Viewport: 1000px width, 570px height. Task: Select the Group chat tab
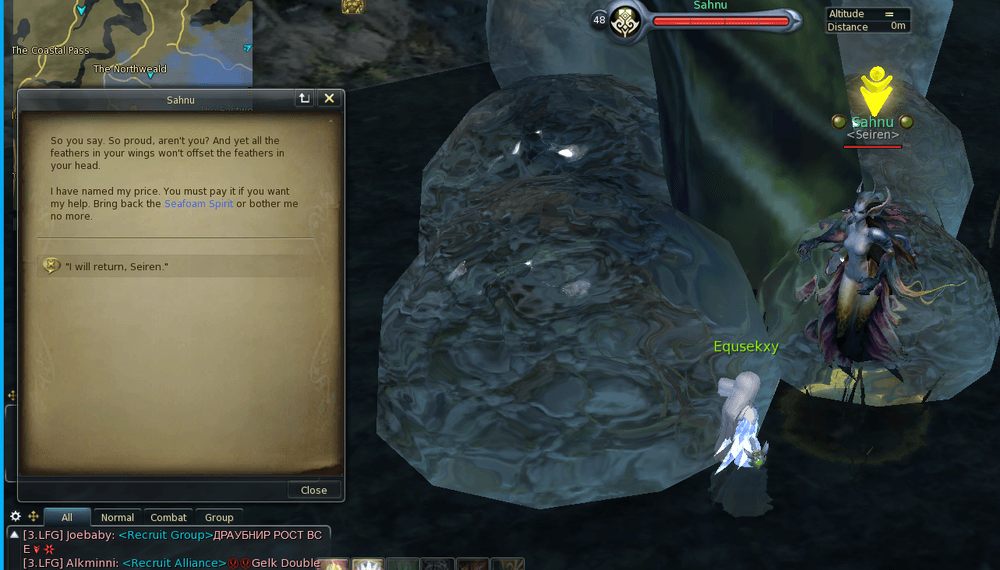tap(219, 517)
